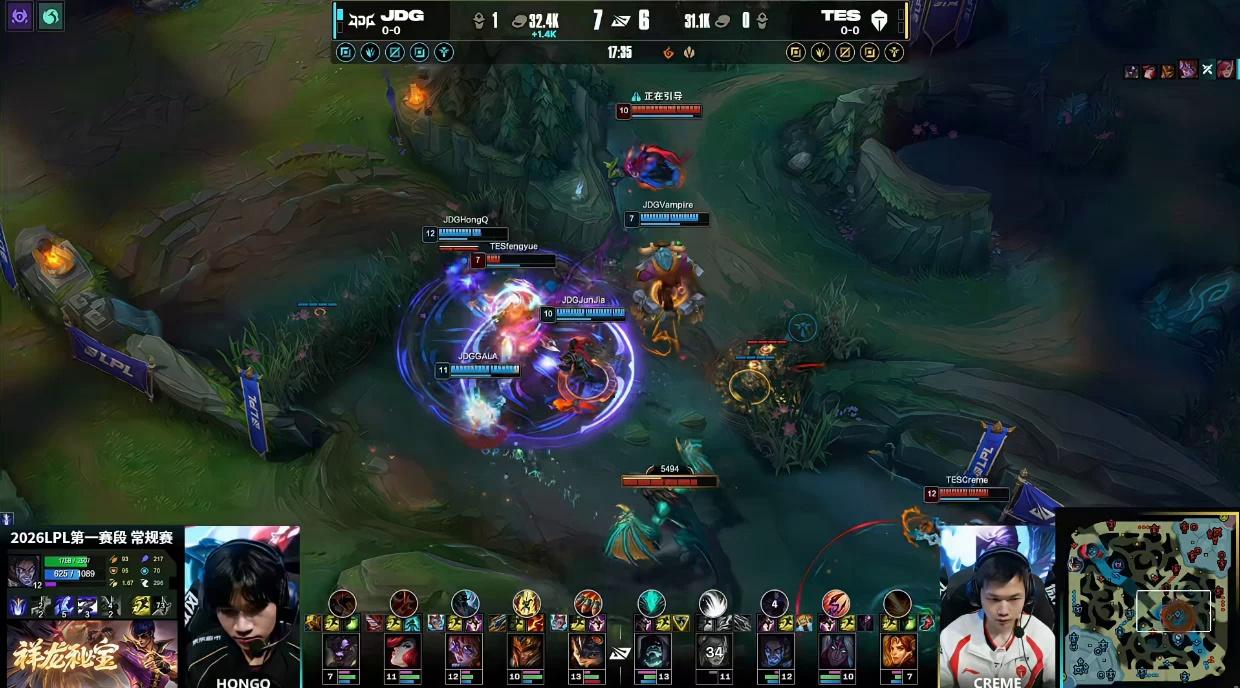Click the red infernal dragon icon beside timer

pos(669,52)
